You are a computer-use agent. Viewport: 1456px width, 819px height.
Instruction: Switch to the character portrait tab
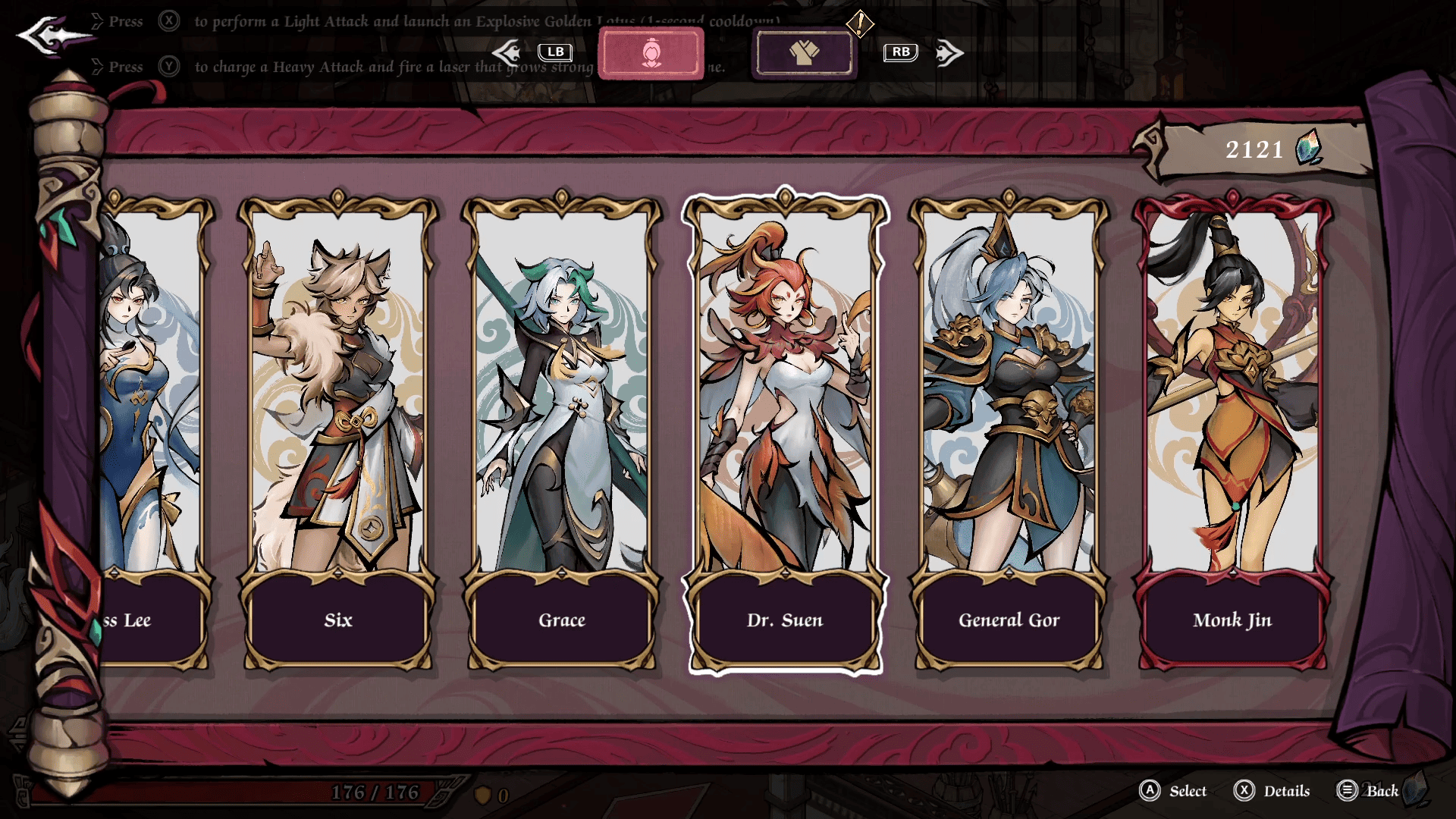point(651,53)
